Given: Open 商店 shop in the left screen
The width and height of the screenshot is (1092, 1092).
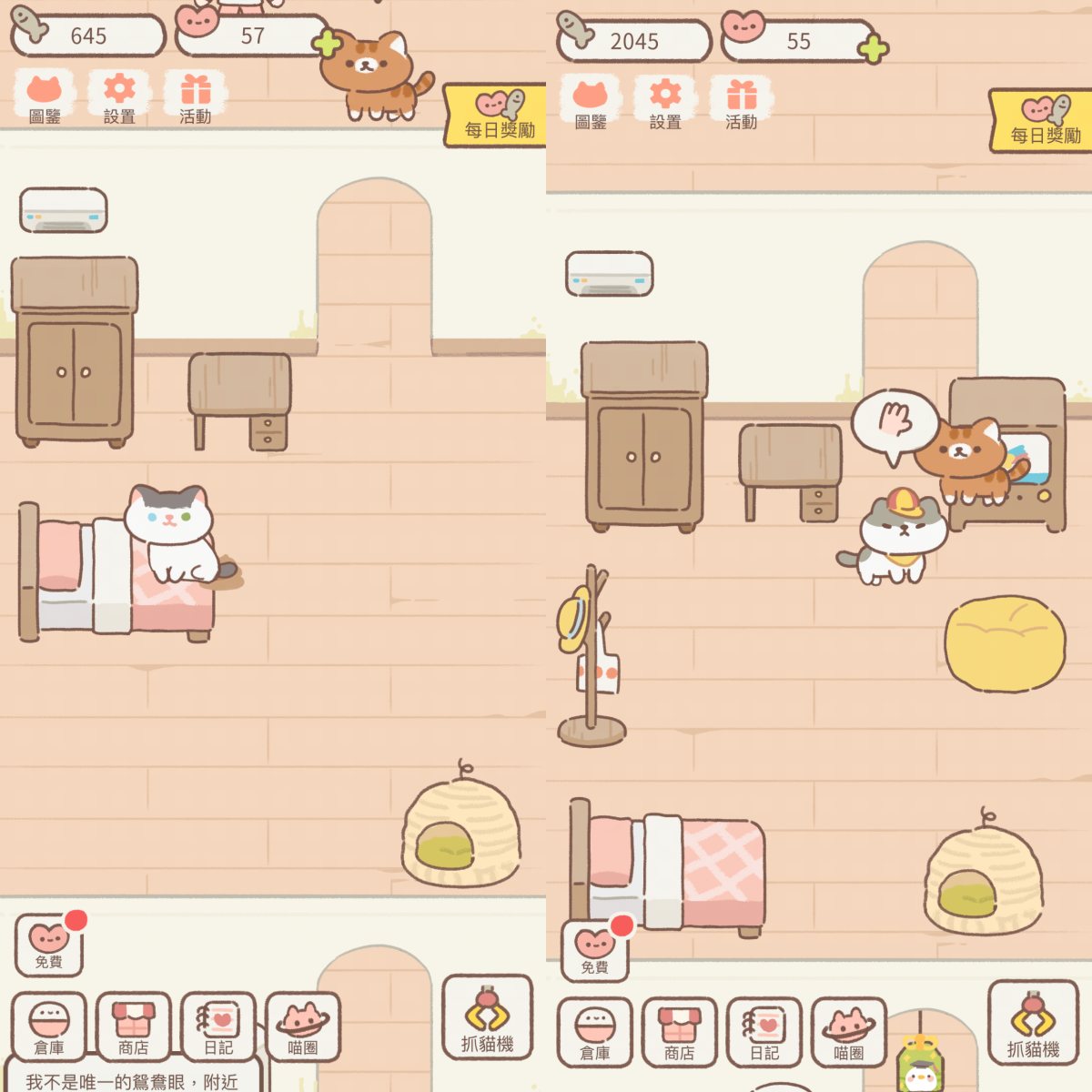Looking at the screenshot, I should pos(133,1026).
